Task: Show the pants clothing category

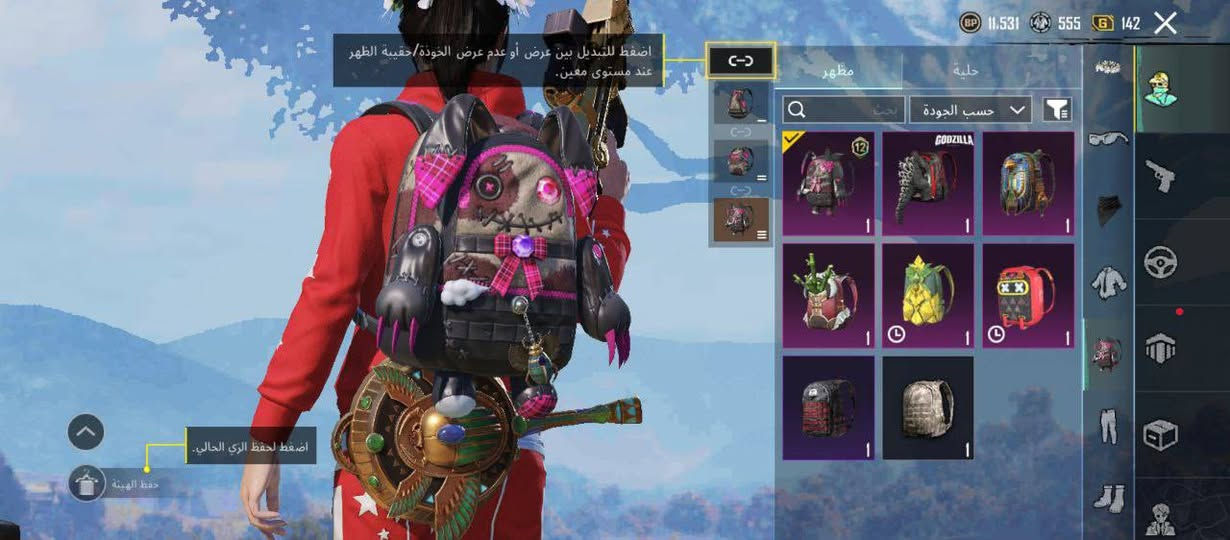Action: [1108, 425]
